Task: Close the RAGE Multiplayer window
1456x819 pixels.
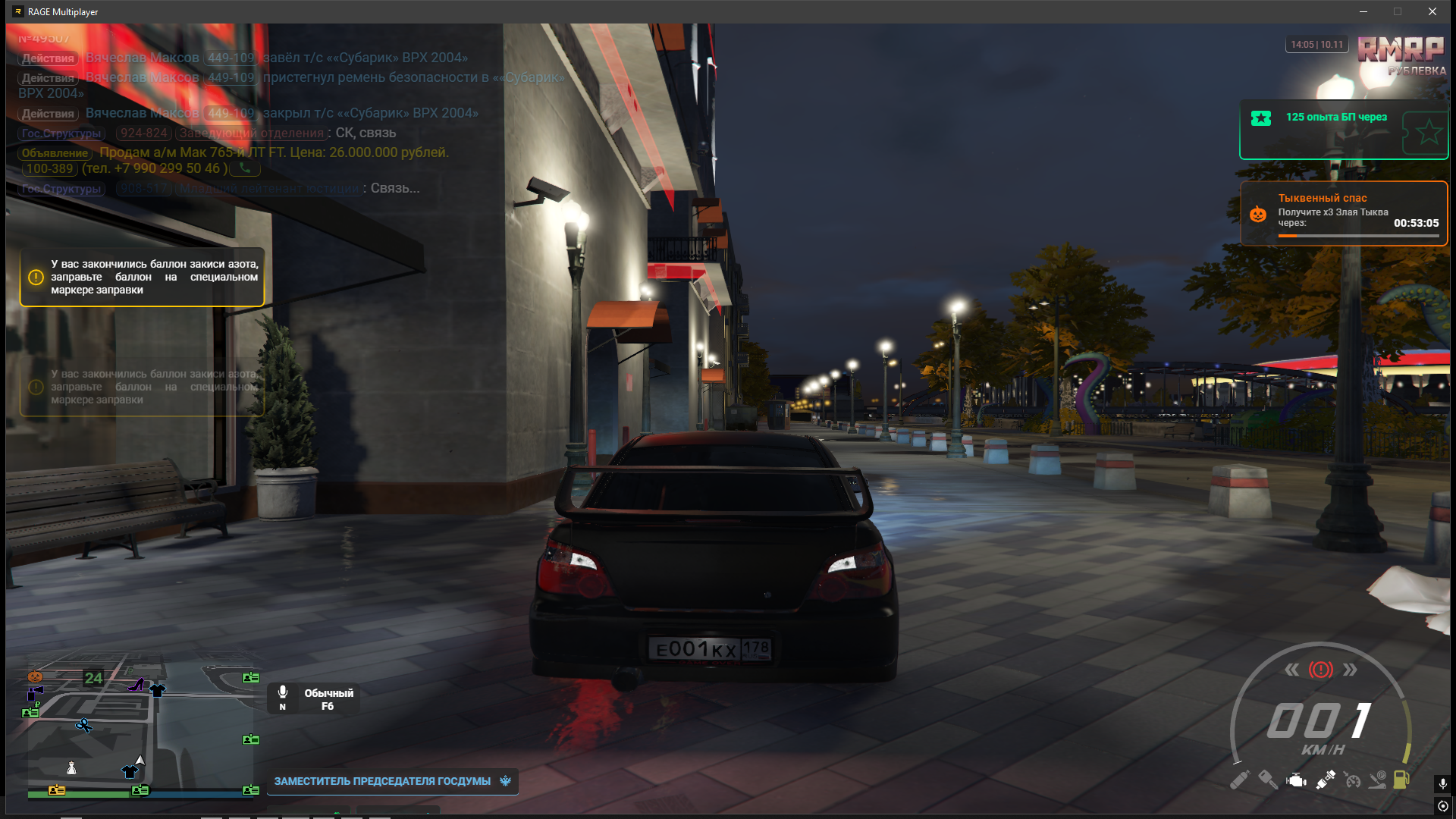Action: (x=1432, y=11)
